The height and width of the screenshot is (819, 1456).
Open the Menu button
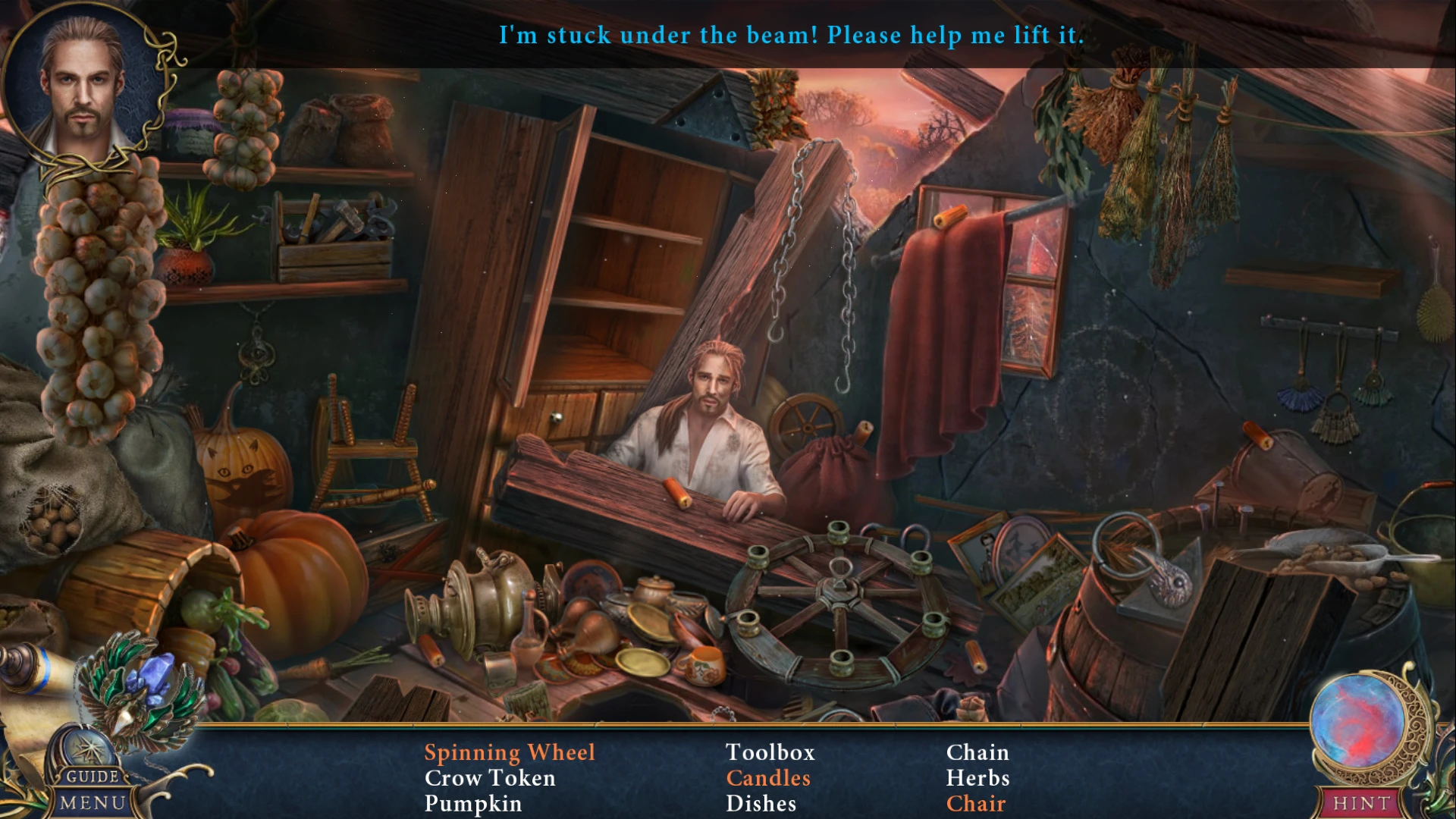click(93, 802)
